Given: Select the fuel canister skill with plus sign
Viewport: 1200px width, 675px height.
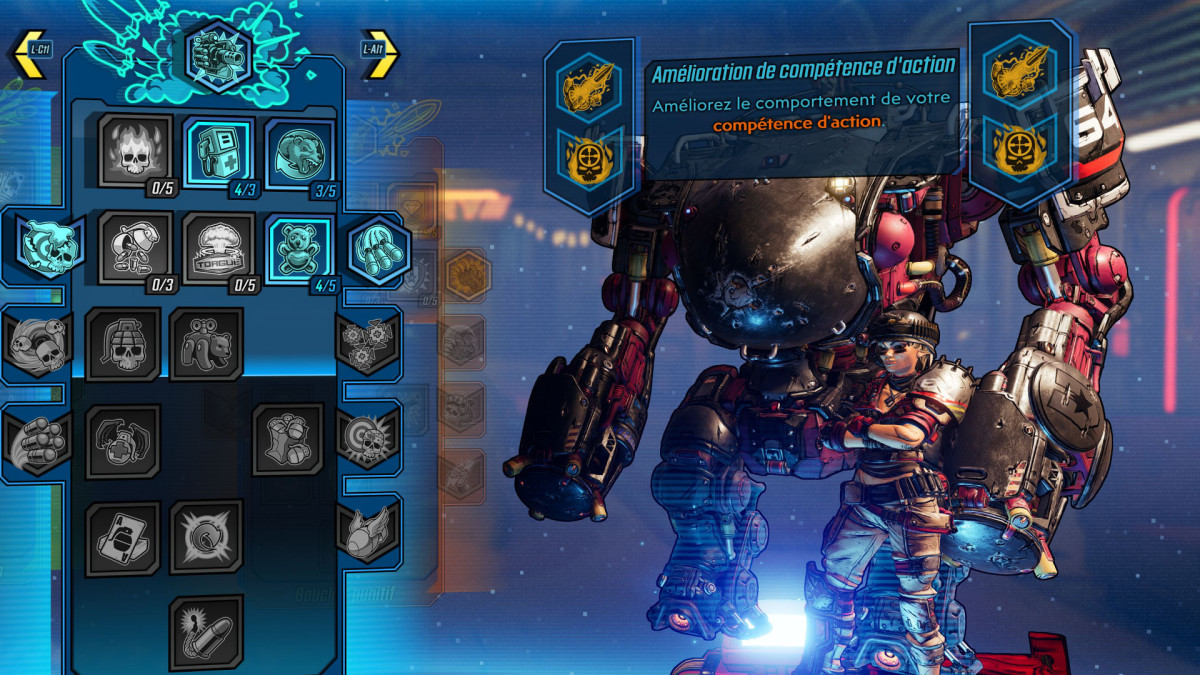Looking at the screenshot, I should coord(219,151).
